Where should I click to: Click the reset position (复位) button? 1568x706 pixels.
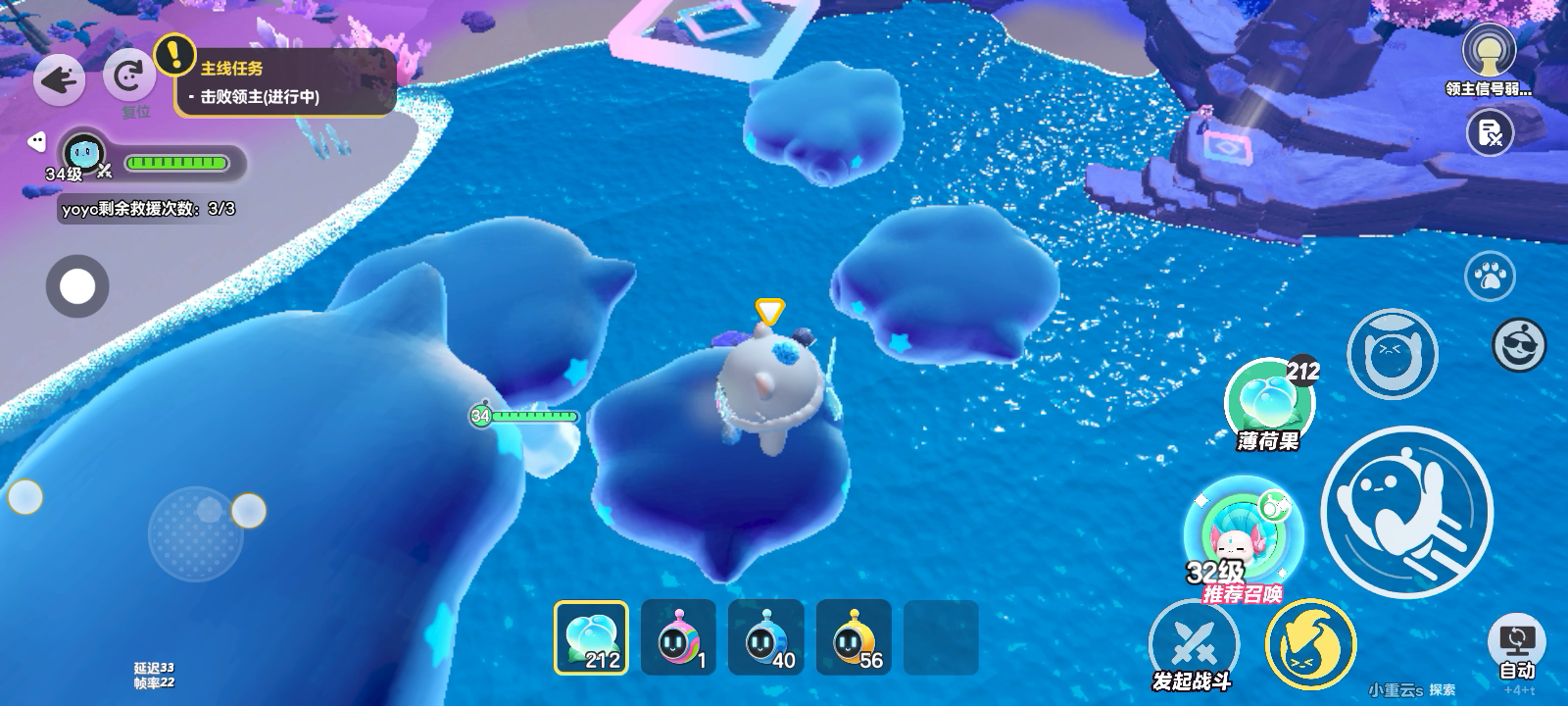(x=128, y=76)
